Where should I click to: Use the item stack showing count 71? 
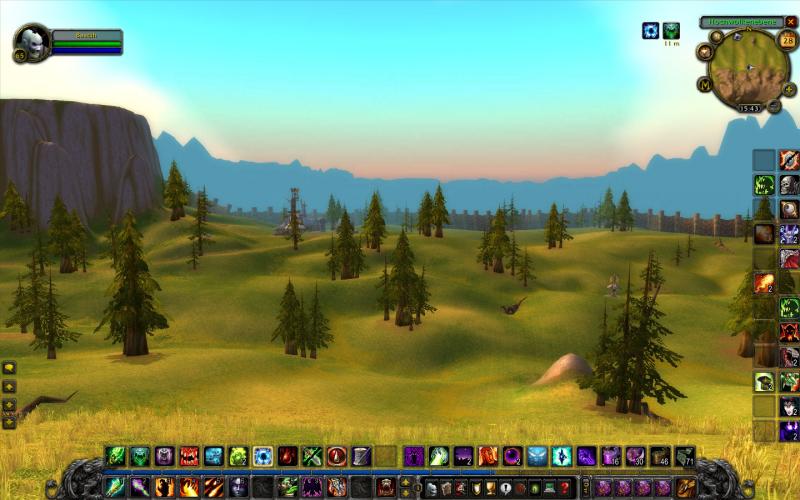point(684,456)
